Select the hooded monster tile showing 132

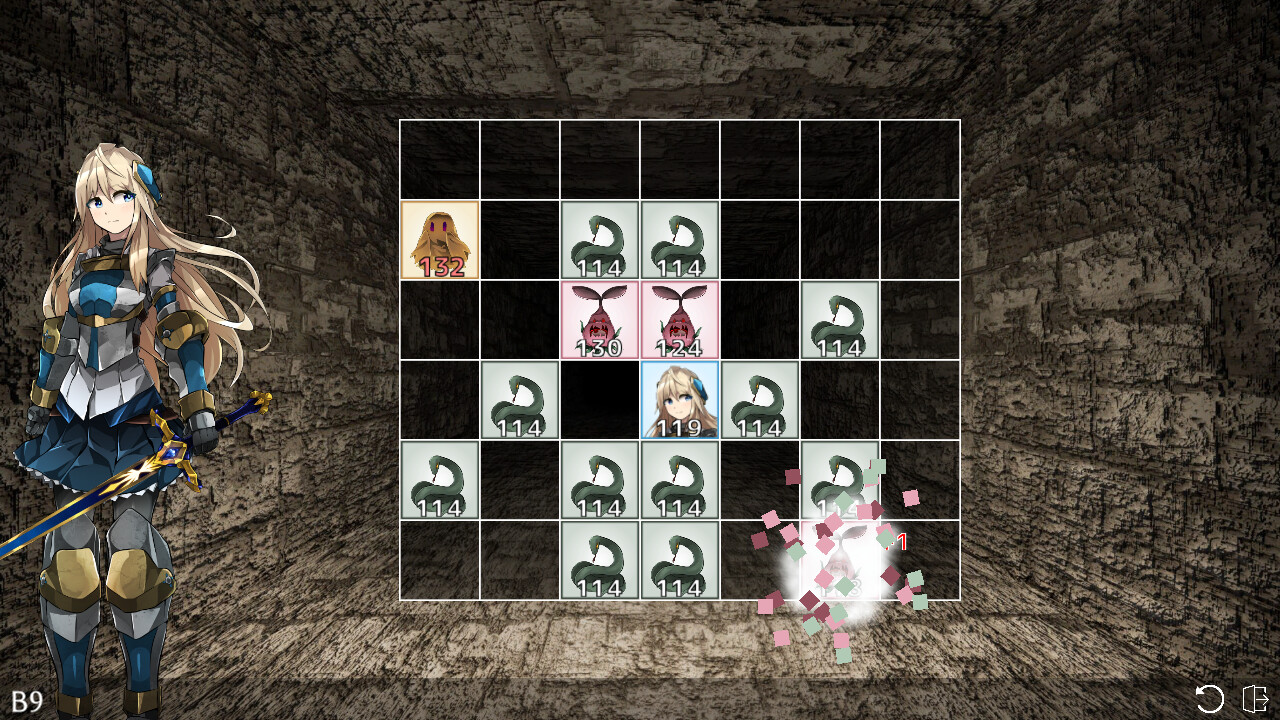tap(440, 240)
